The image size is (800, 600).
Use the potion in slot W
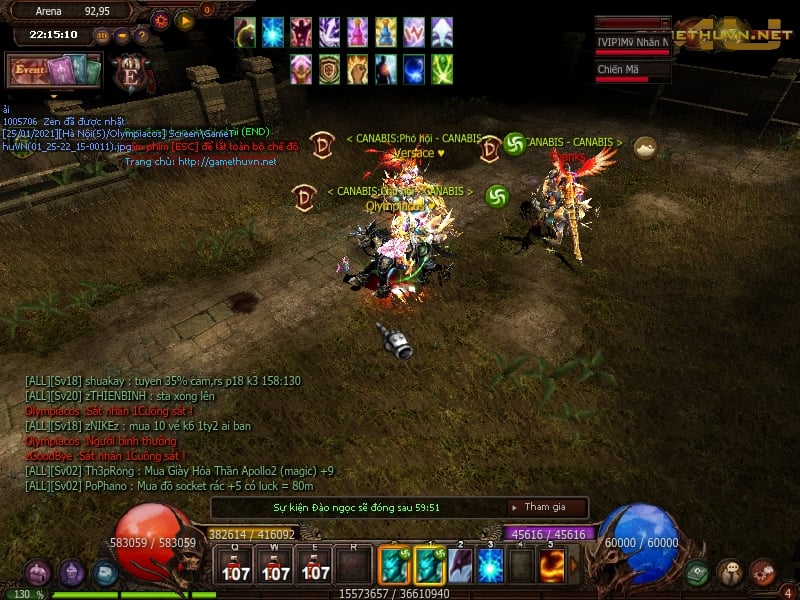pos(276,566)
